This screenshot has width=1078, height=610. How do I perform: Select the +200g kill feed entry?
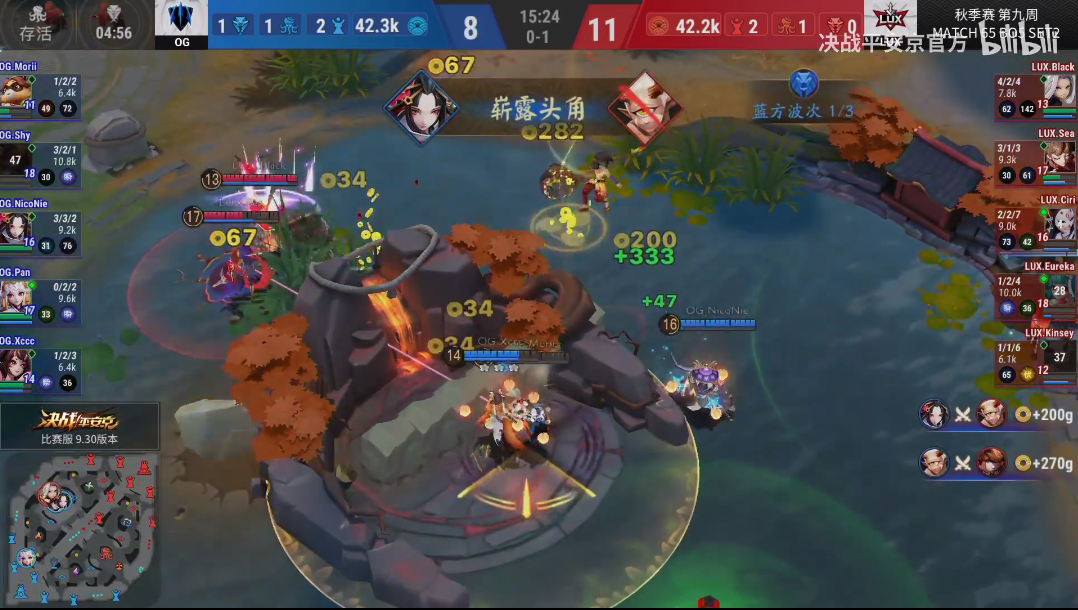pos(996,414)
